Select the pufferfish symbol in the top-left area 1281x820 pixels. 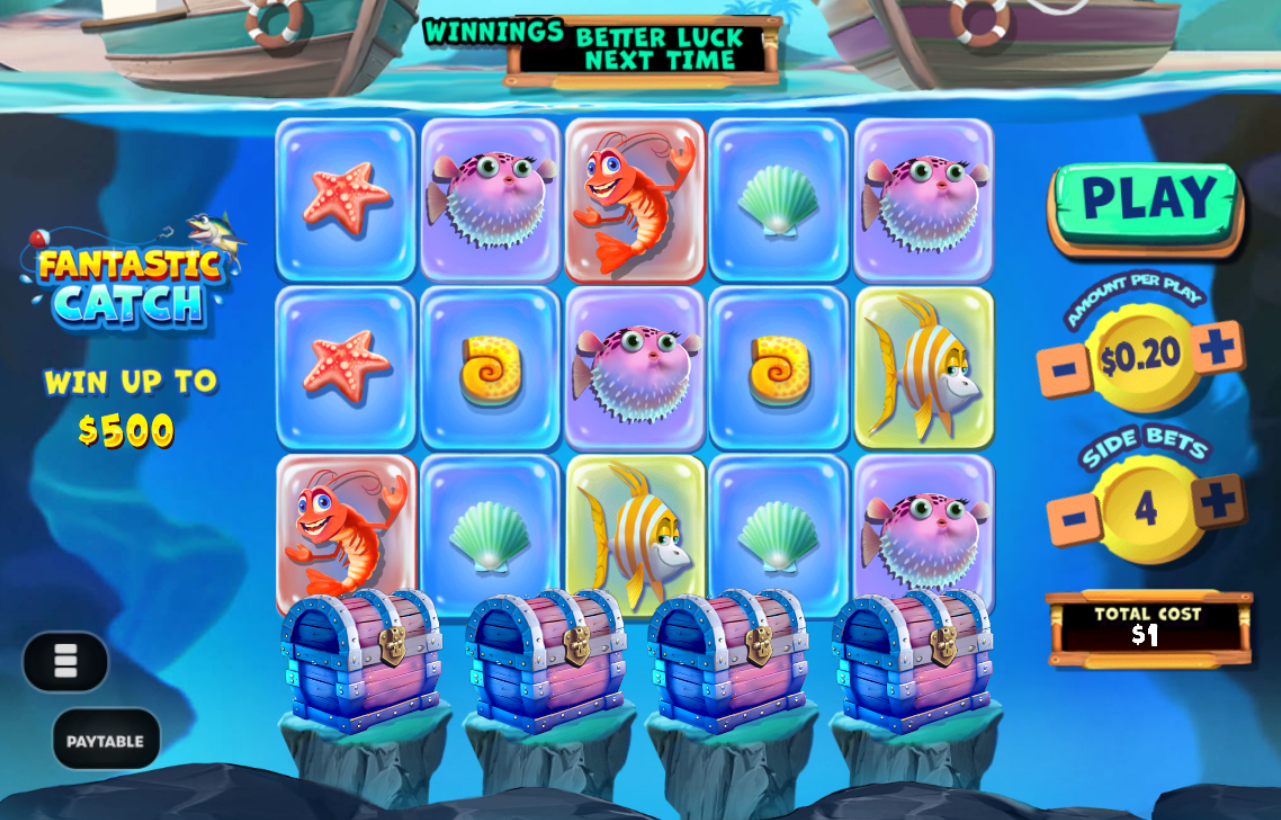[x=489, y=198]
